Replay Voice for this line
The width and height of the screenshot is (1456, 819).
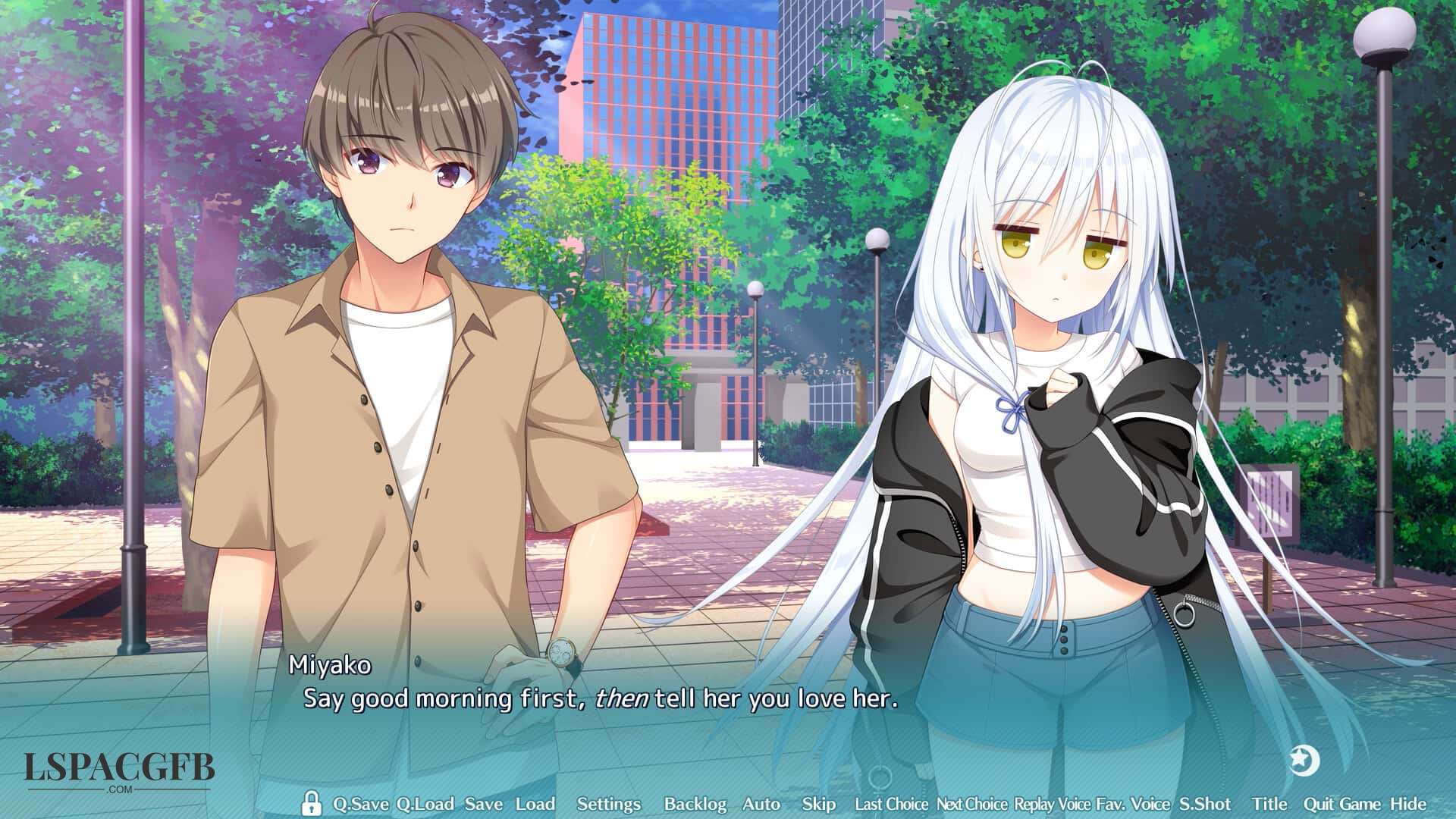[x=1052, y=804]
